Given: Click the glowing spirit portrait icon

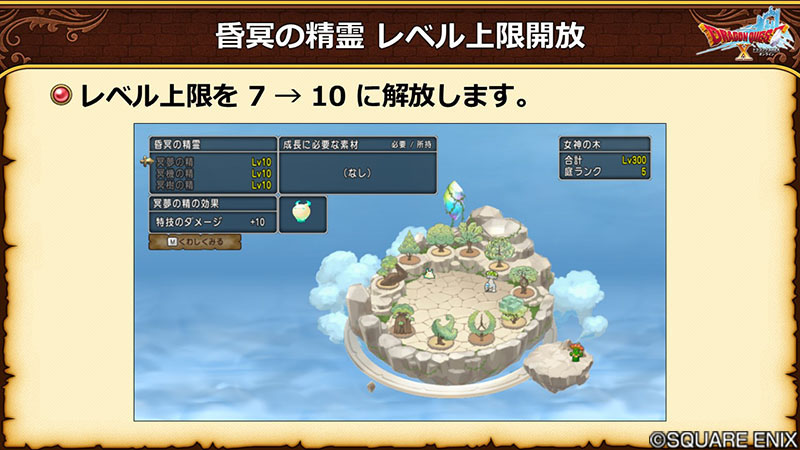Looking at the screenshot, I should point(301,213).
